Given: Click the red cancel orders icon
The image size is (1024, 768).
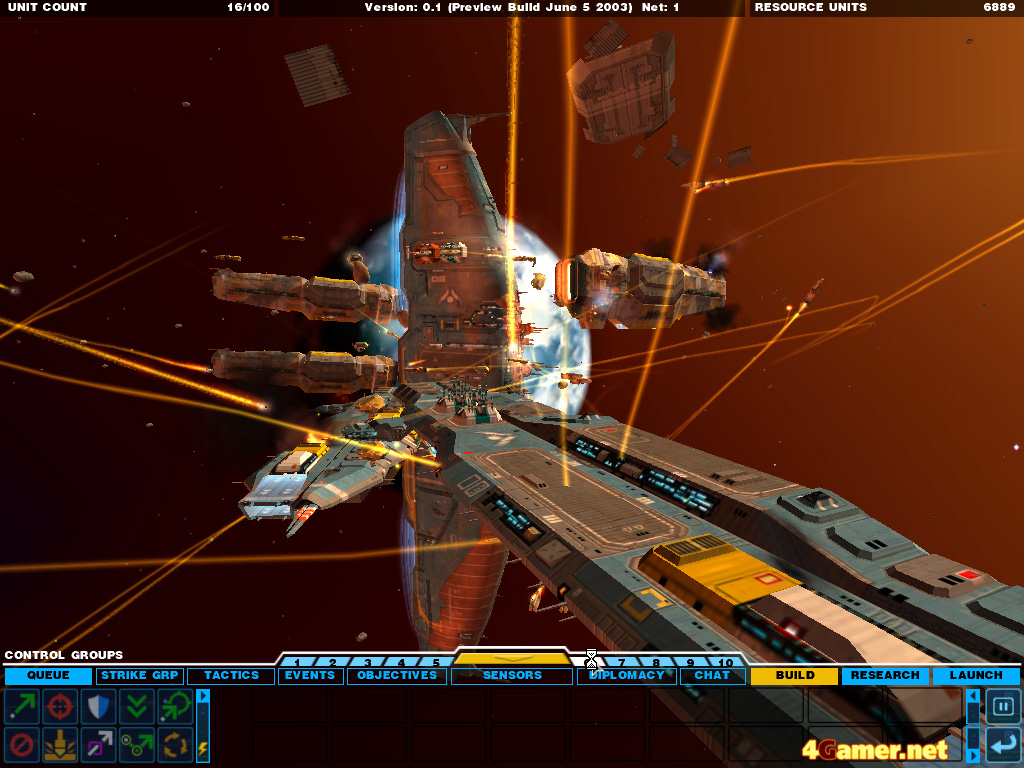Looking at the screenshot, I should [22, 745].
